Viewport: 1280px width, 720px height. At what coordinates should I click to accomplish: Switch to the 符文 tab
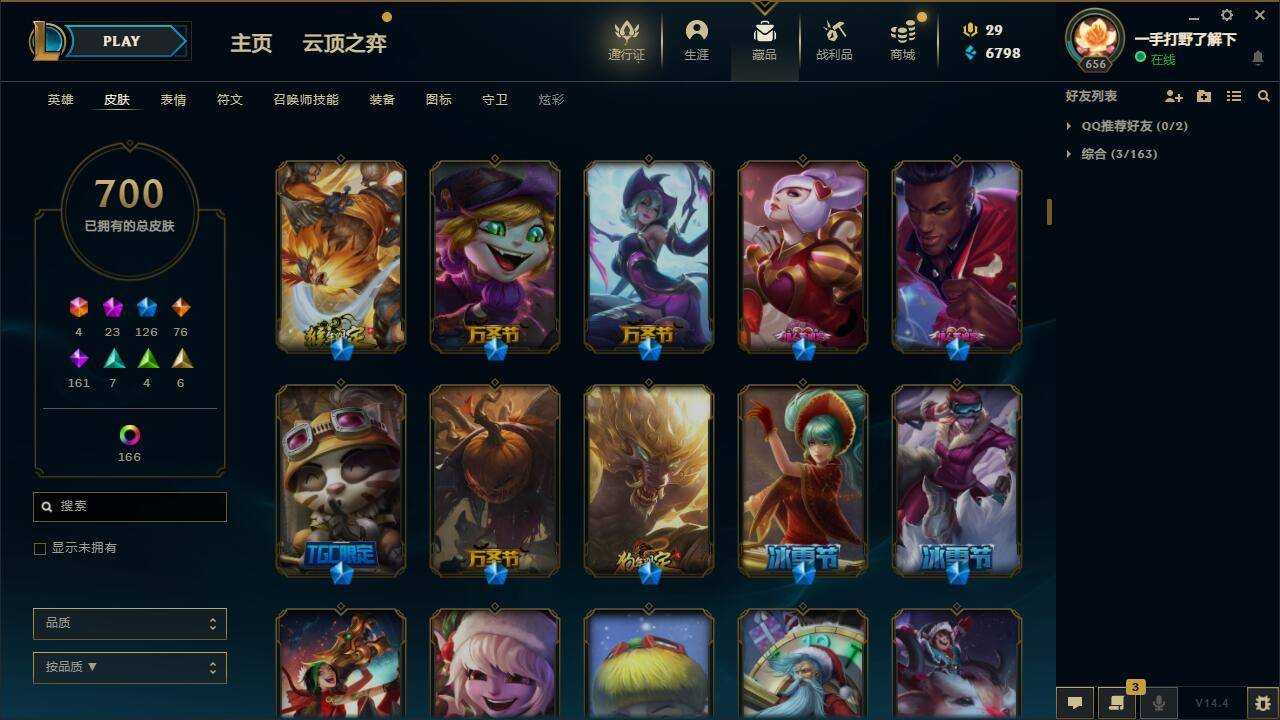pyautogui.click(x=229, y=99)
